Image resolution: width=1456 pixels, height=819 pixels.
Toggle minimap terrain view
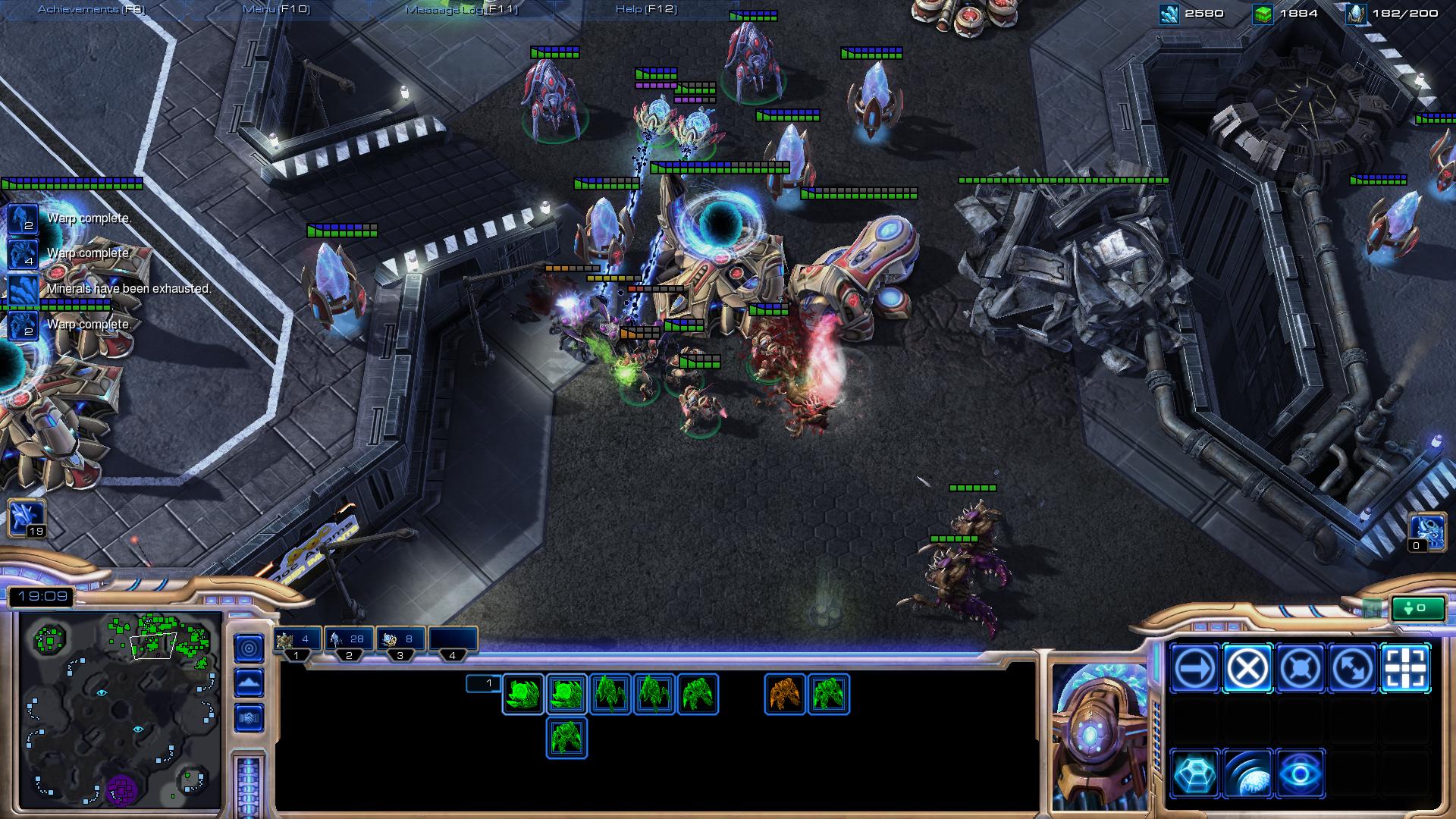click(249, 682)
